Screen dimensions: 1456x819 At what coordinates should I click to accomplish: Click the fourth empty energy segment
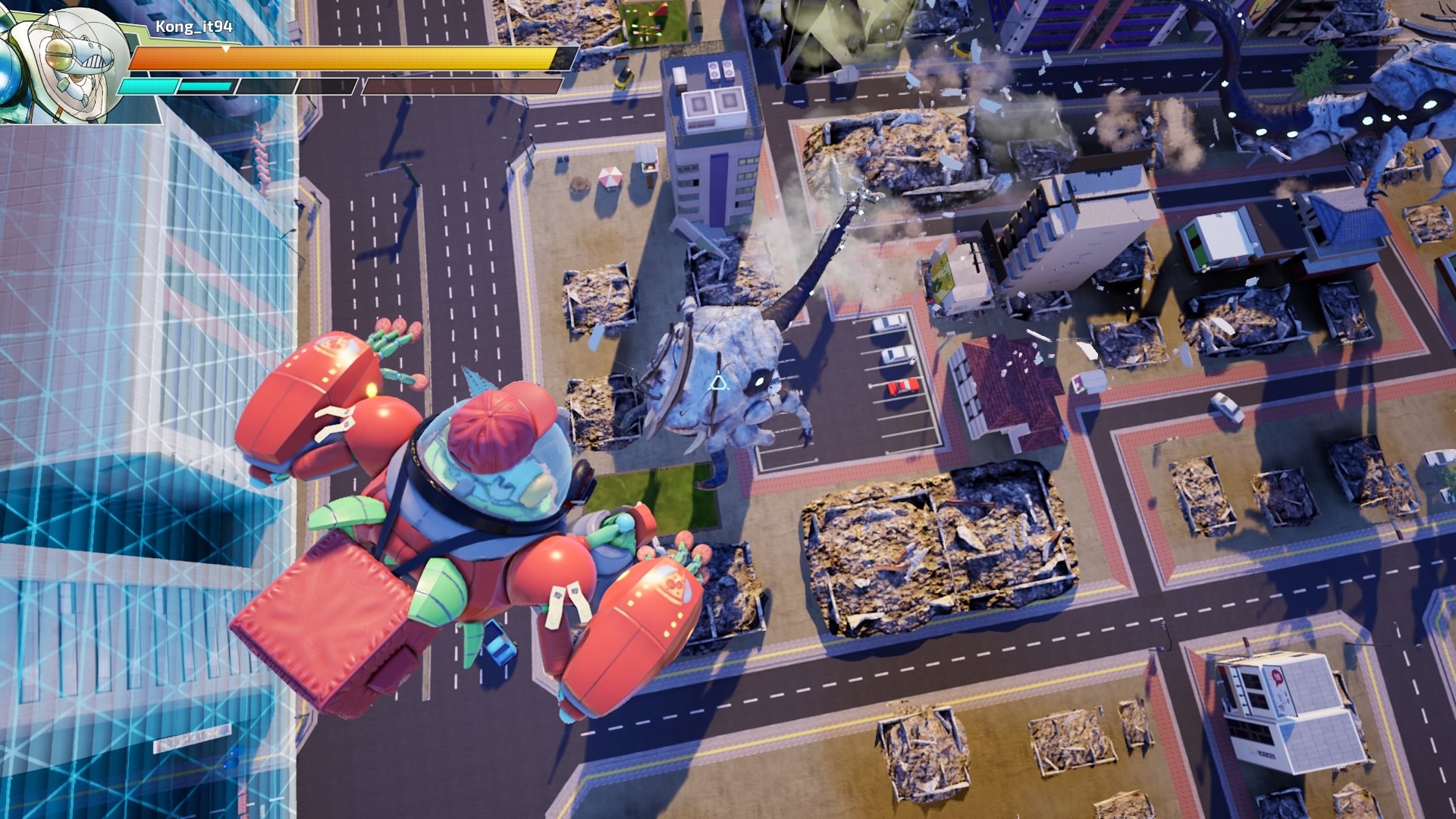click(328, 85)
